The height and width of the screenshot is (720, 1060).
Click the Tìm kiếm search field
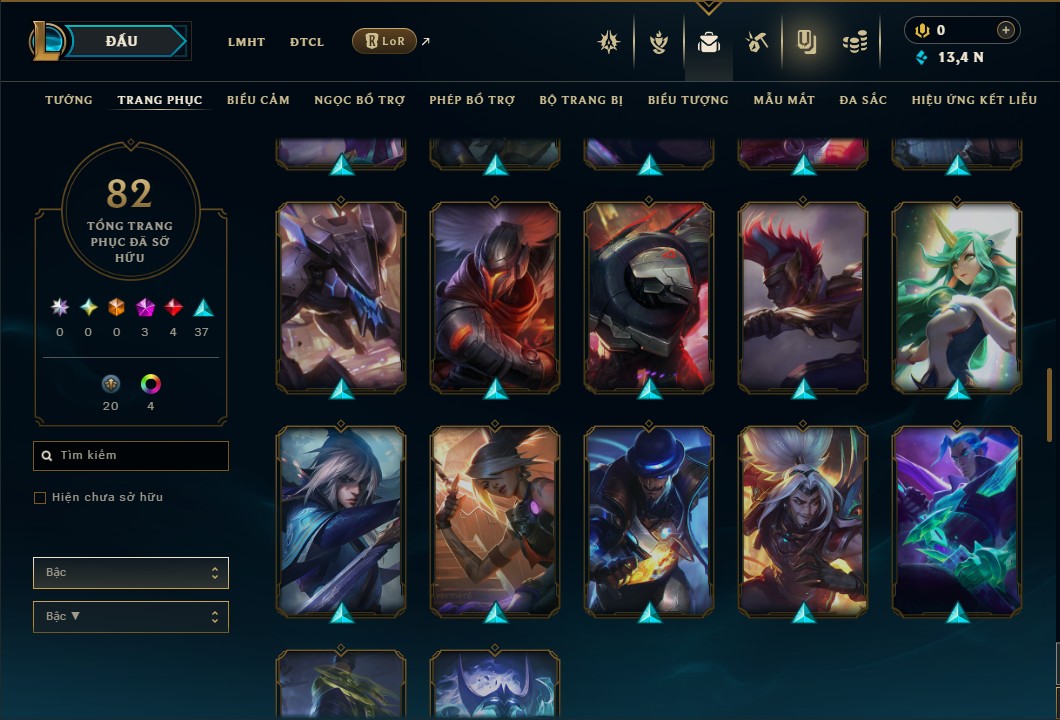131,456
